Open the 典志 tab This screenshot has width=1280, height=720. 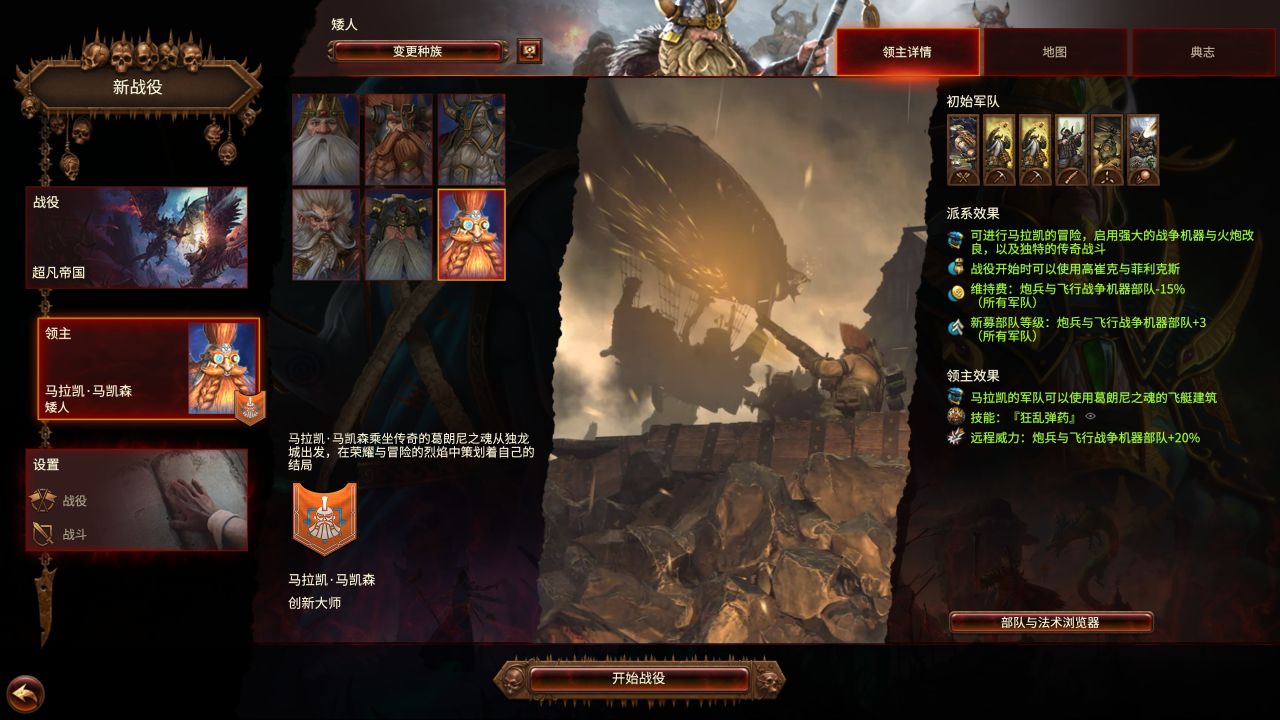pos(1203,52)
